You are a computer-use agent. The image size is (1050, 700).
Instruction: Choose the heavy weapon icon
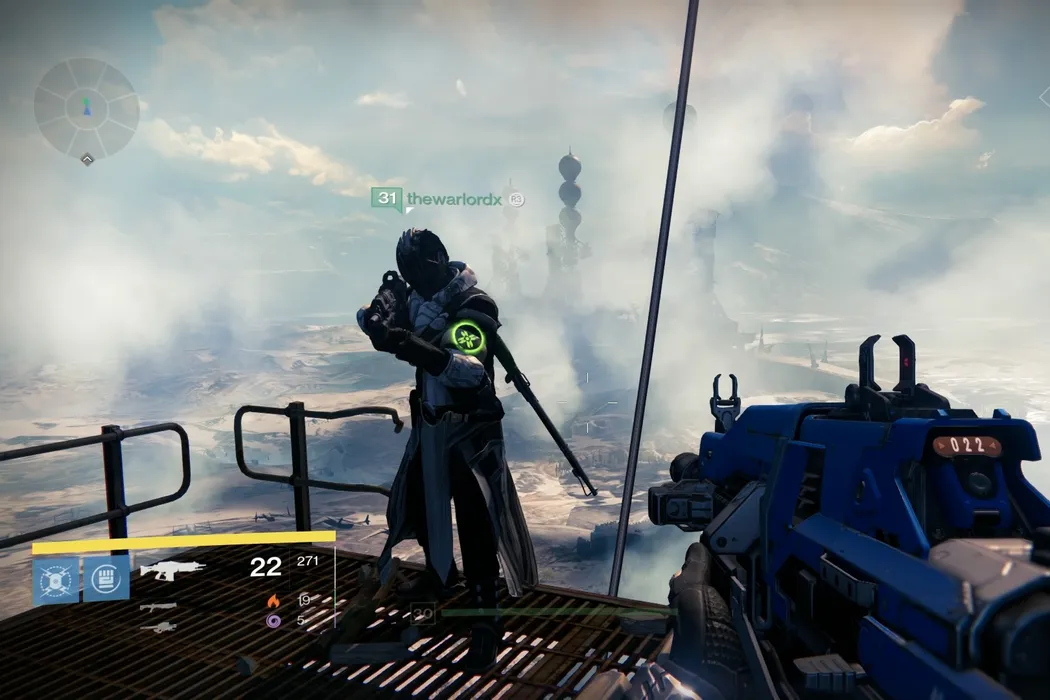[158, 627]
